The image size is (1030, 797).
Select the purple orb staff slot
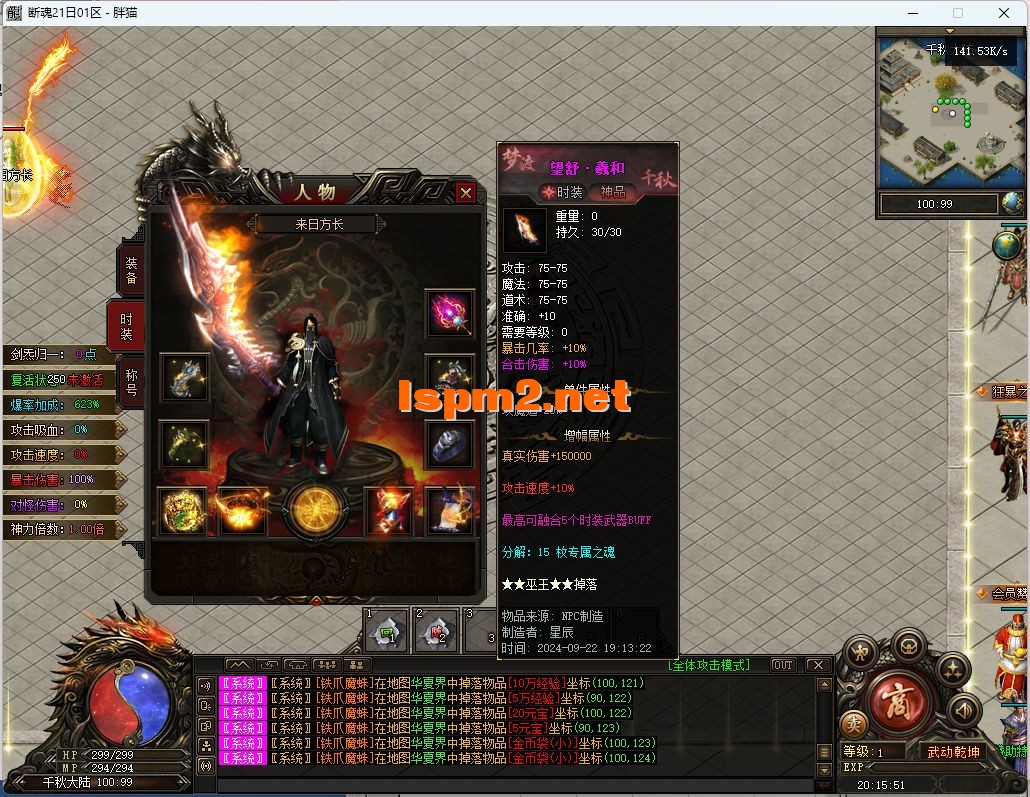point(449,314)
